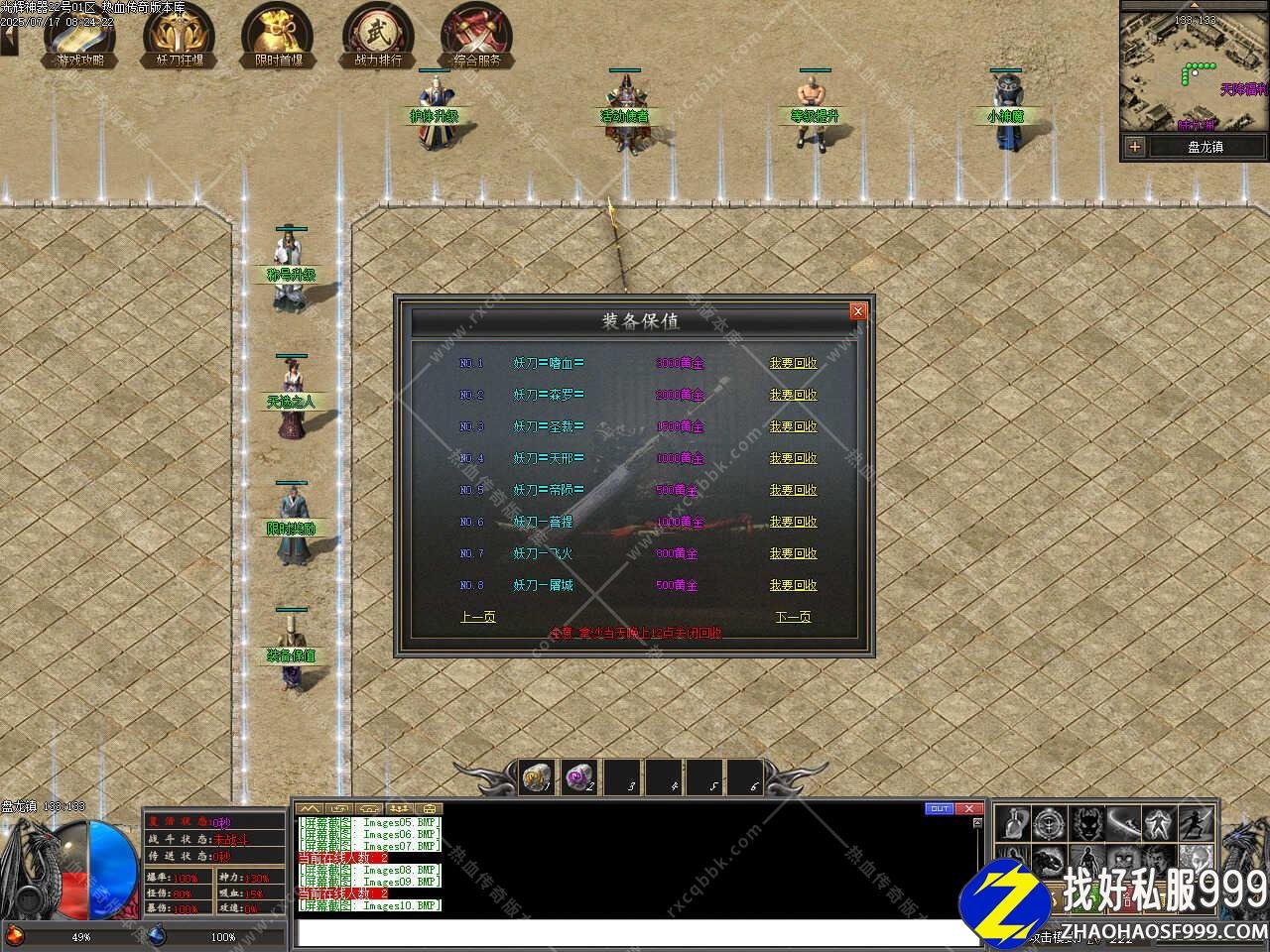Open the 综合服务 menu
The image size is (1270, 952).
(x=477, y=36)
